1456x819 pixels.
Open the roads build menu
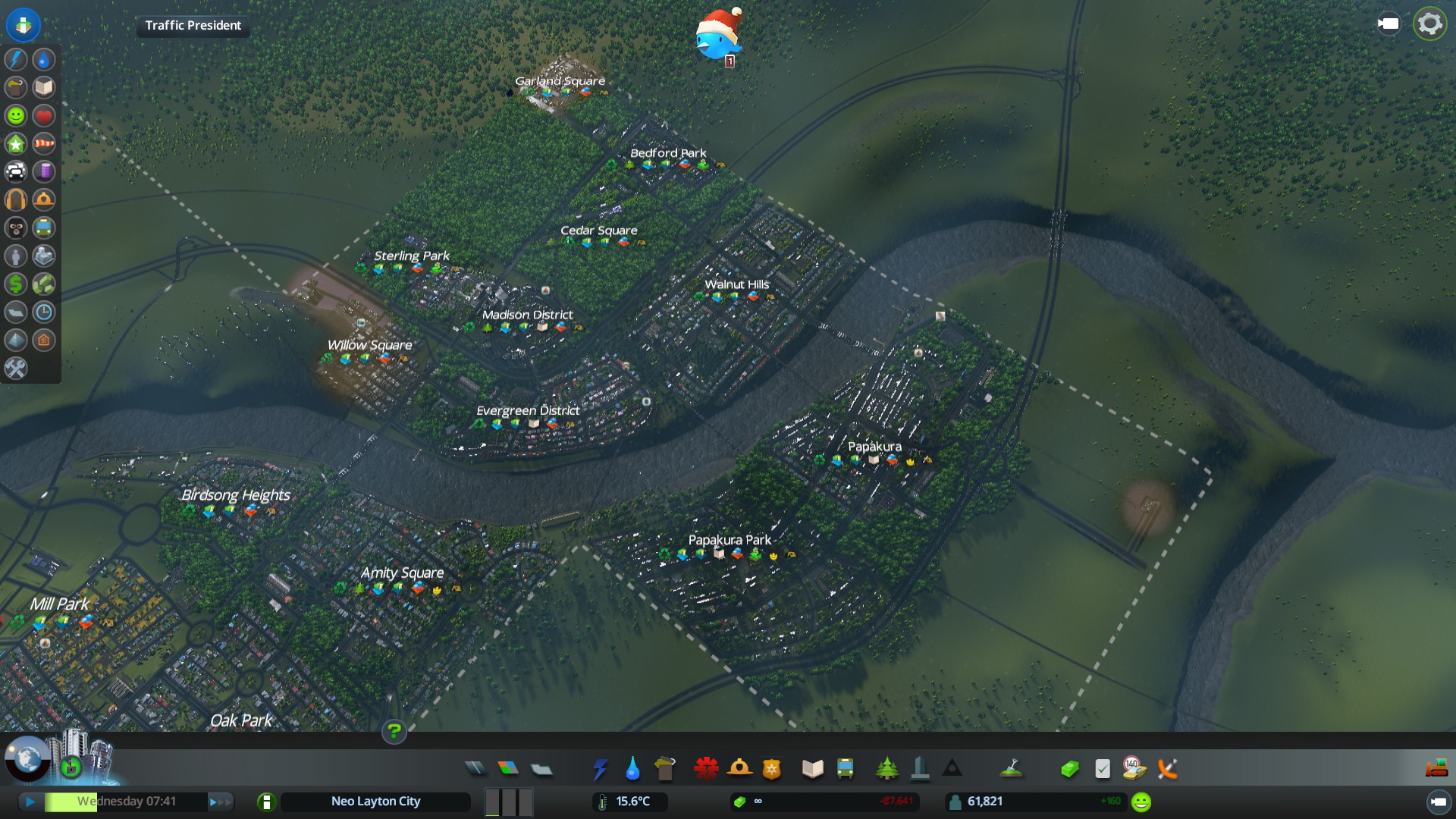coord(475,769)
